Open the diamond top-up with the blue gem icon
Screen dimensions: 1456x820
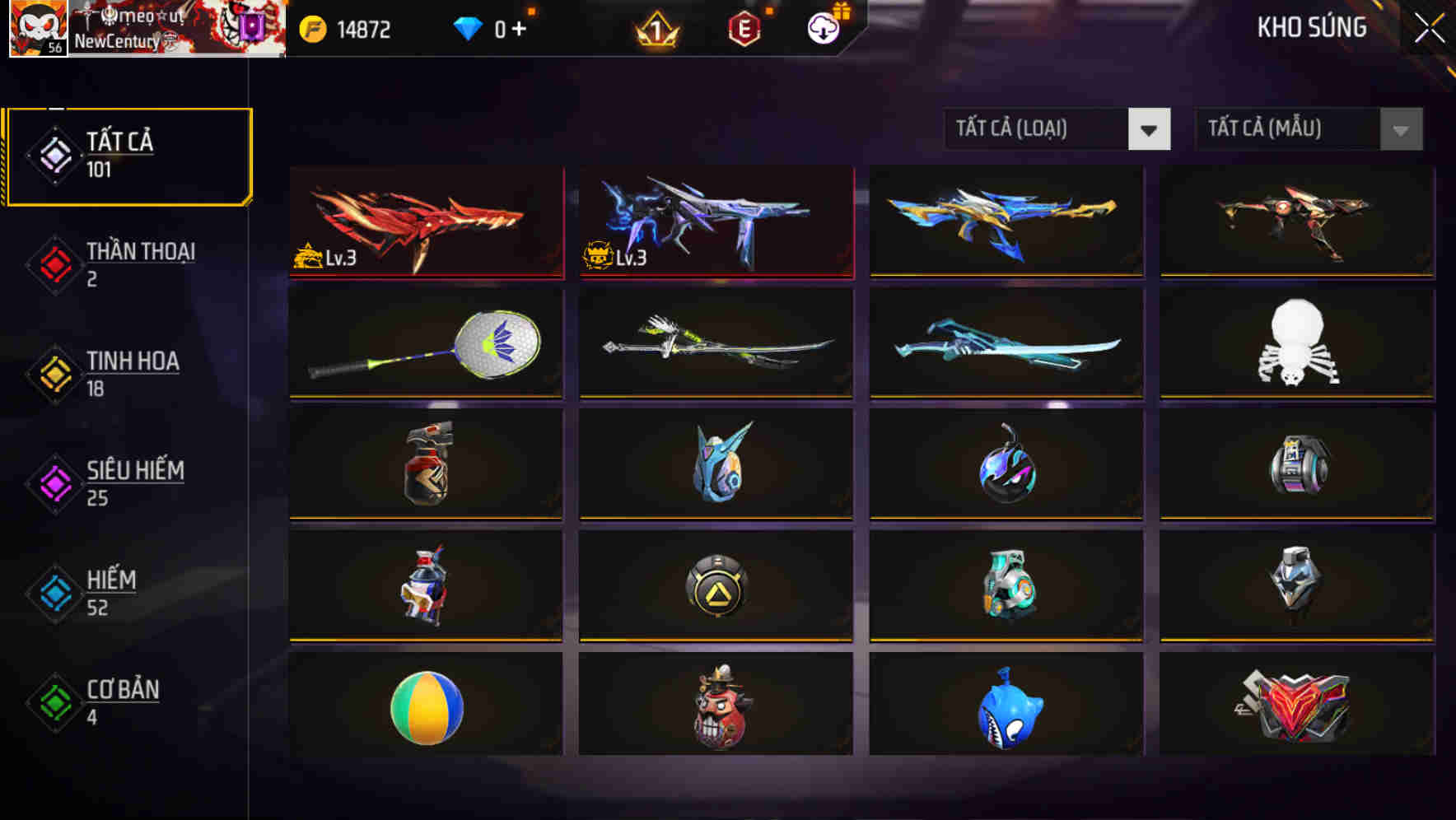click(x=466, y=27)
